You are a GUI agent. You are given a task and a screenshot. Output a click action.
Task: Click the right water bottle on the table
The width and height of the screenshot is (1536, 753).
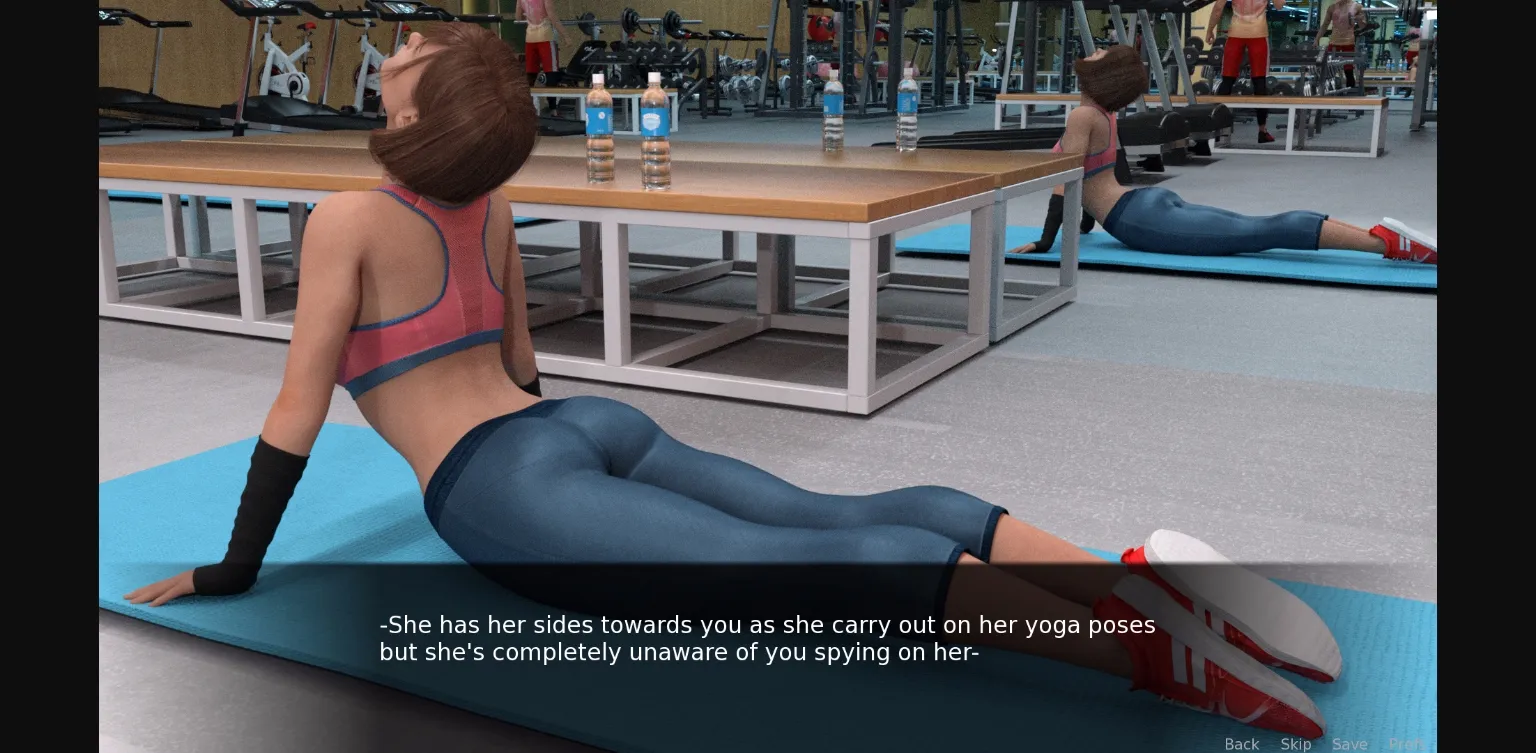pos(658,130)
